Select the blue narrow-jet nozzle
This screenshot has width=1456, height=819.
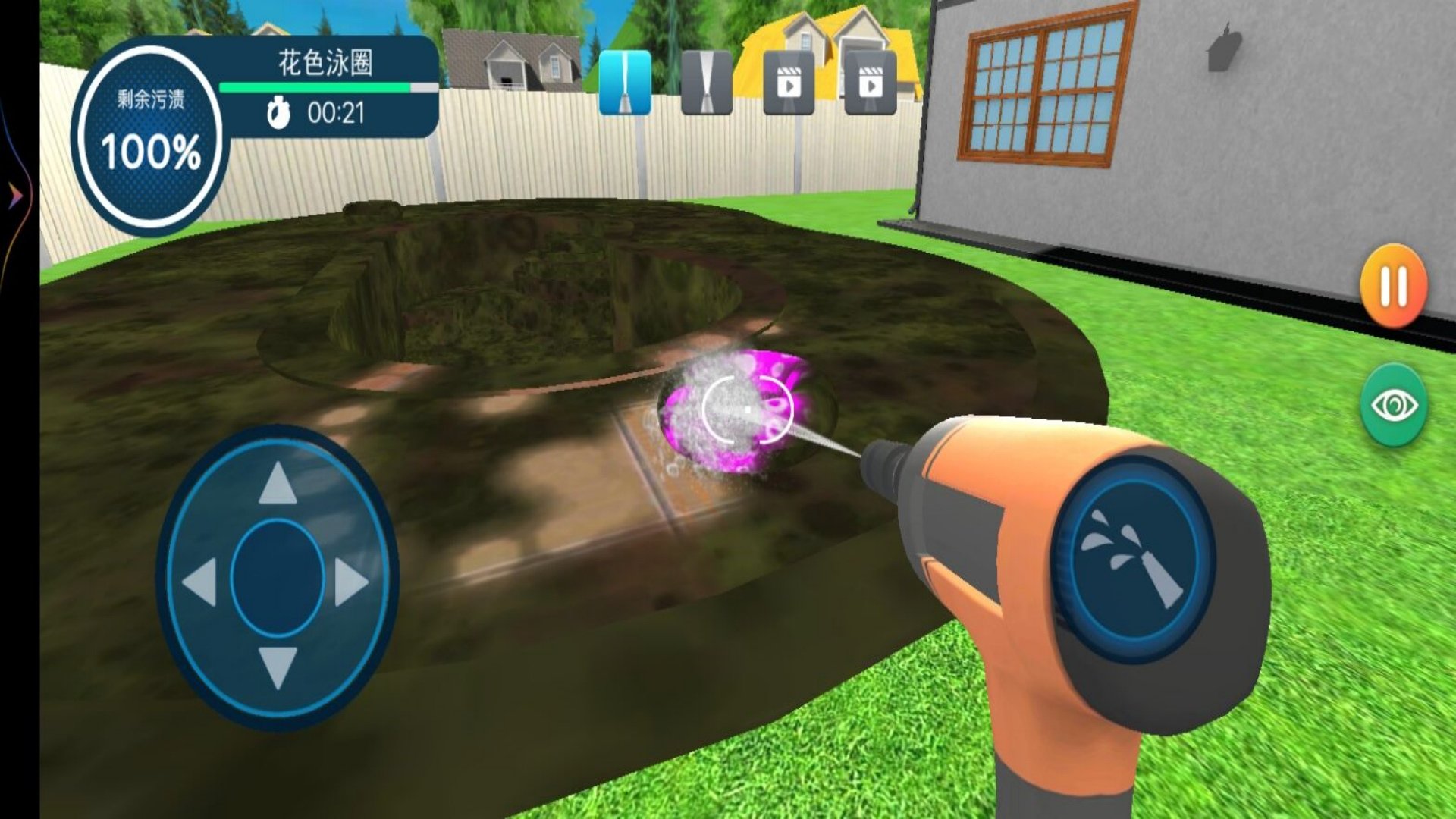625,83
